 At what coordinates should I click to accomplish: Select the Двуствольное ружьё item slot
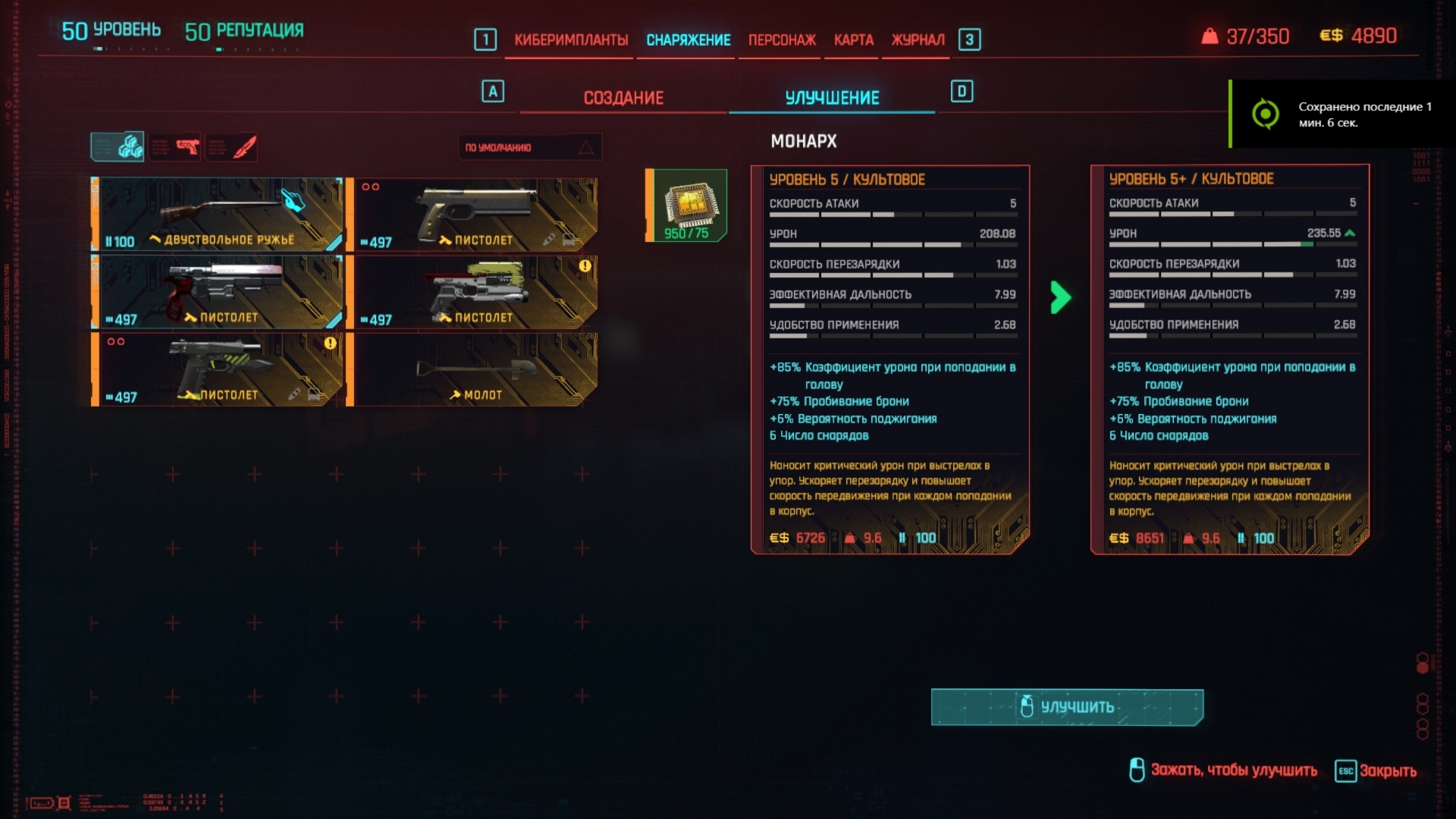point(218,215)
